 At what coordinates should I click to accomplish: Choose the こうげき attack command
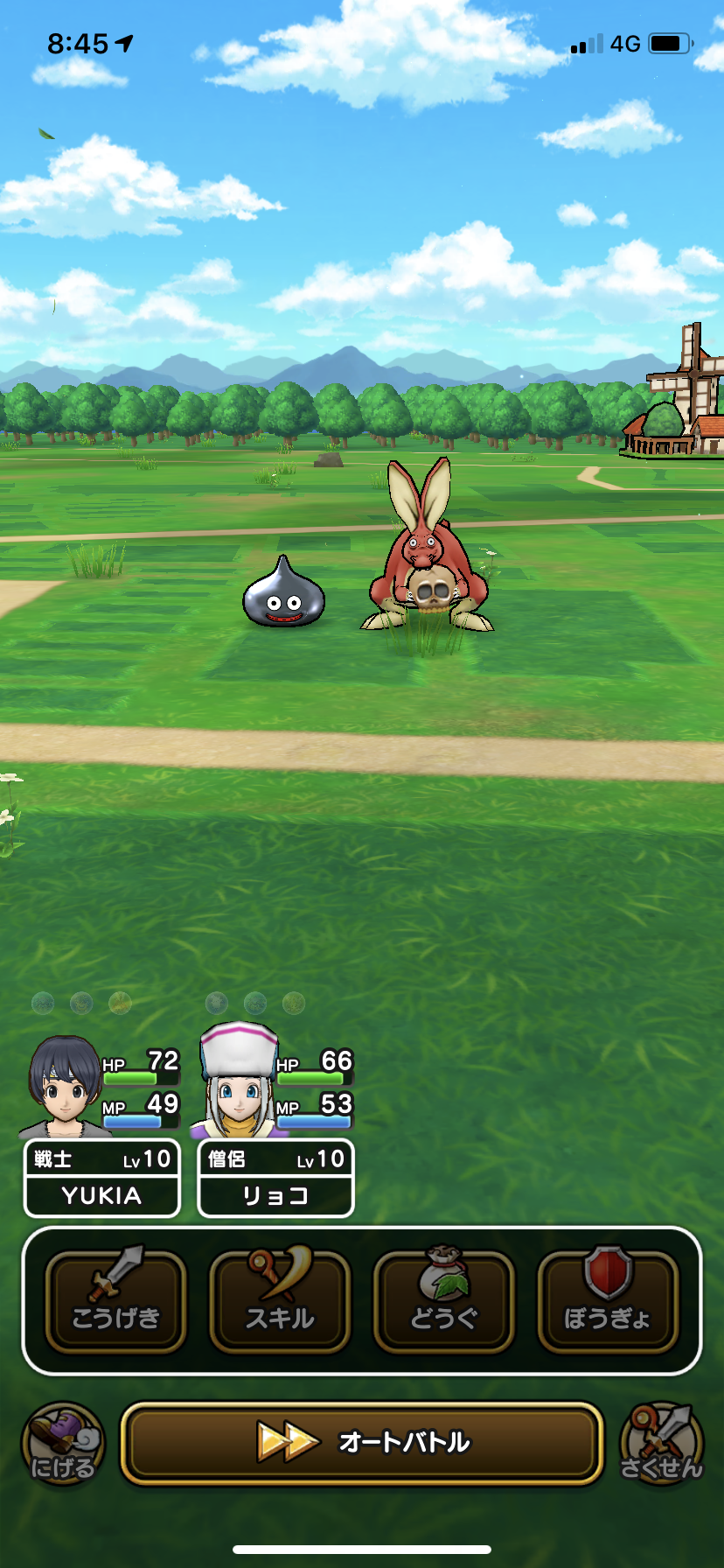[115, 1301]
